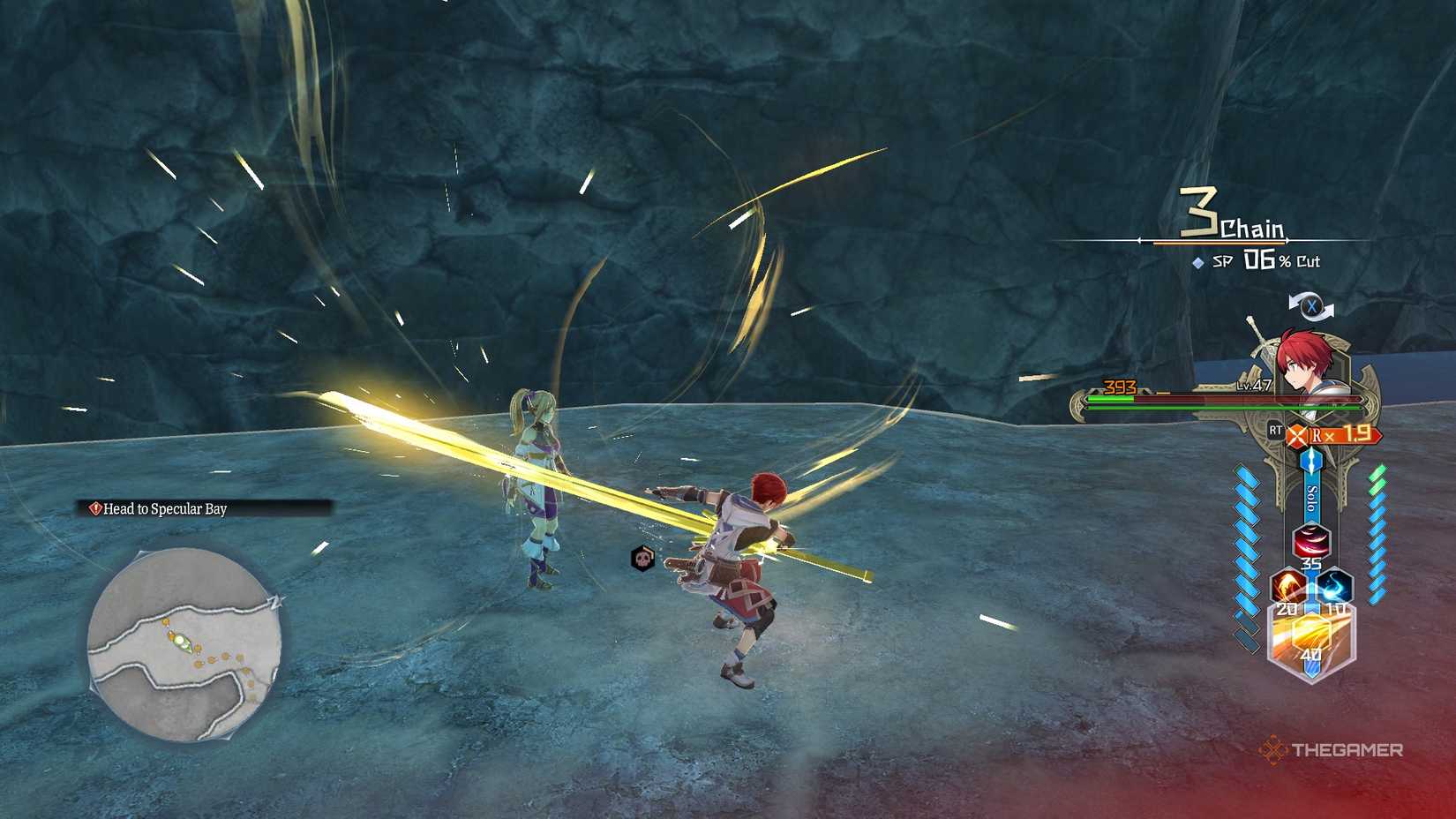This screenshot has width=1456, height=819.
Task: Click the Lv.47 level label
Action: click(x=1254, y=385)
